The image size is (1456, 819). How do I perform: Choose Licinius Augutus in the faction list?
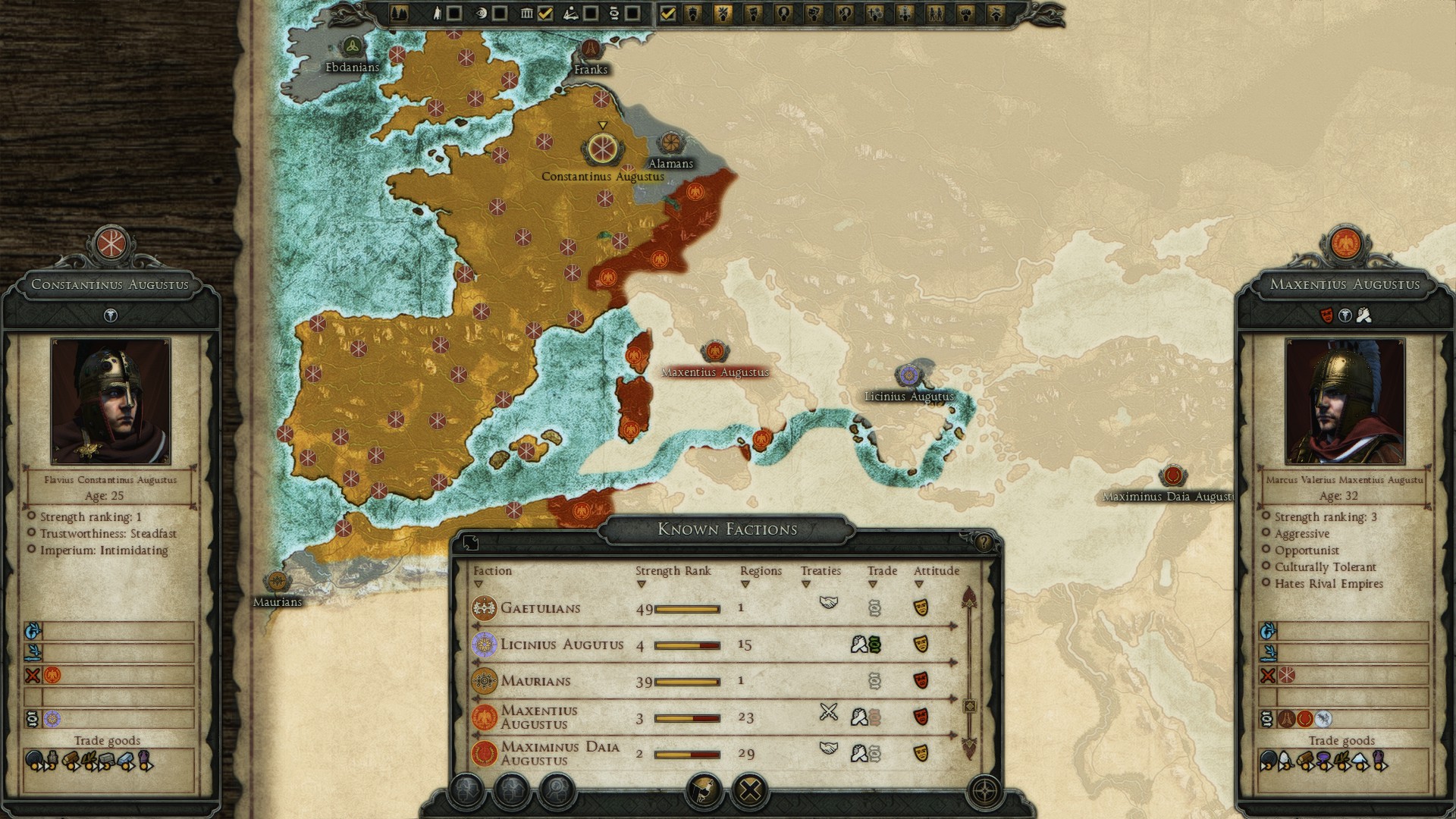pos(561,645)
